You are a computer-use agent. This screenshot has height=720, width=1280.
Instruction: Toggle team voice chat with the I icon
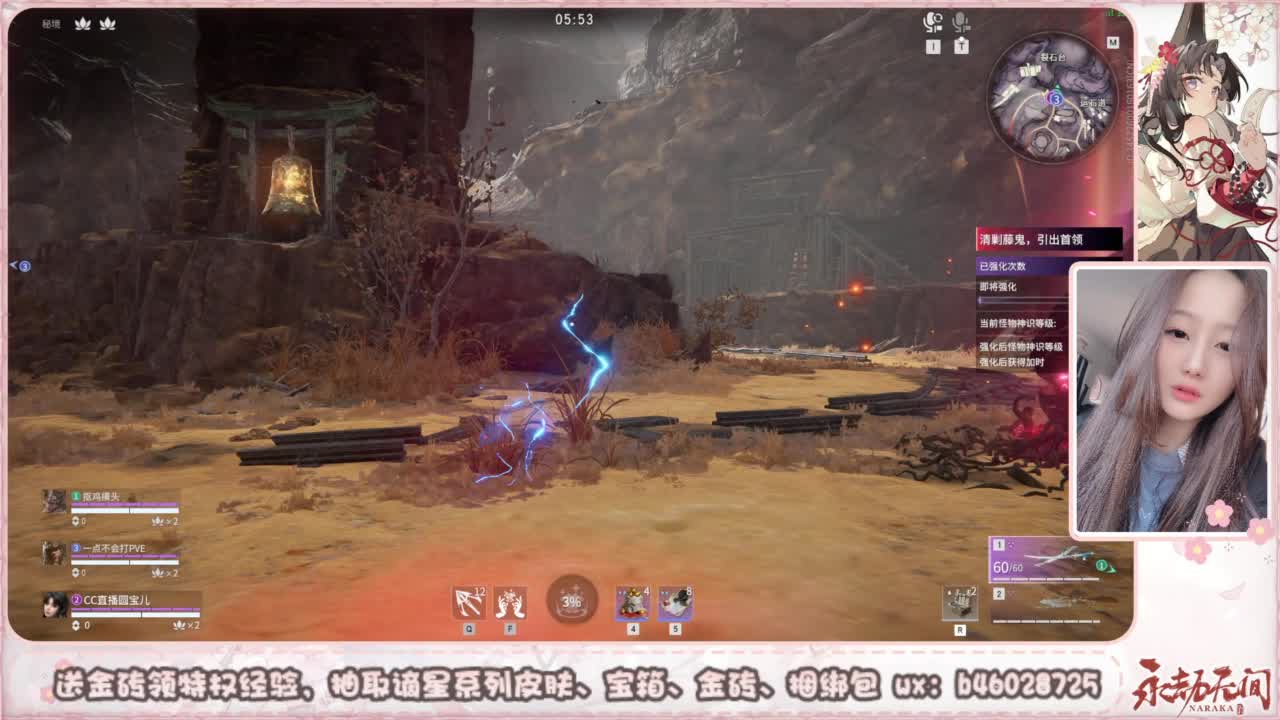[x=932, y=47]
